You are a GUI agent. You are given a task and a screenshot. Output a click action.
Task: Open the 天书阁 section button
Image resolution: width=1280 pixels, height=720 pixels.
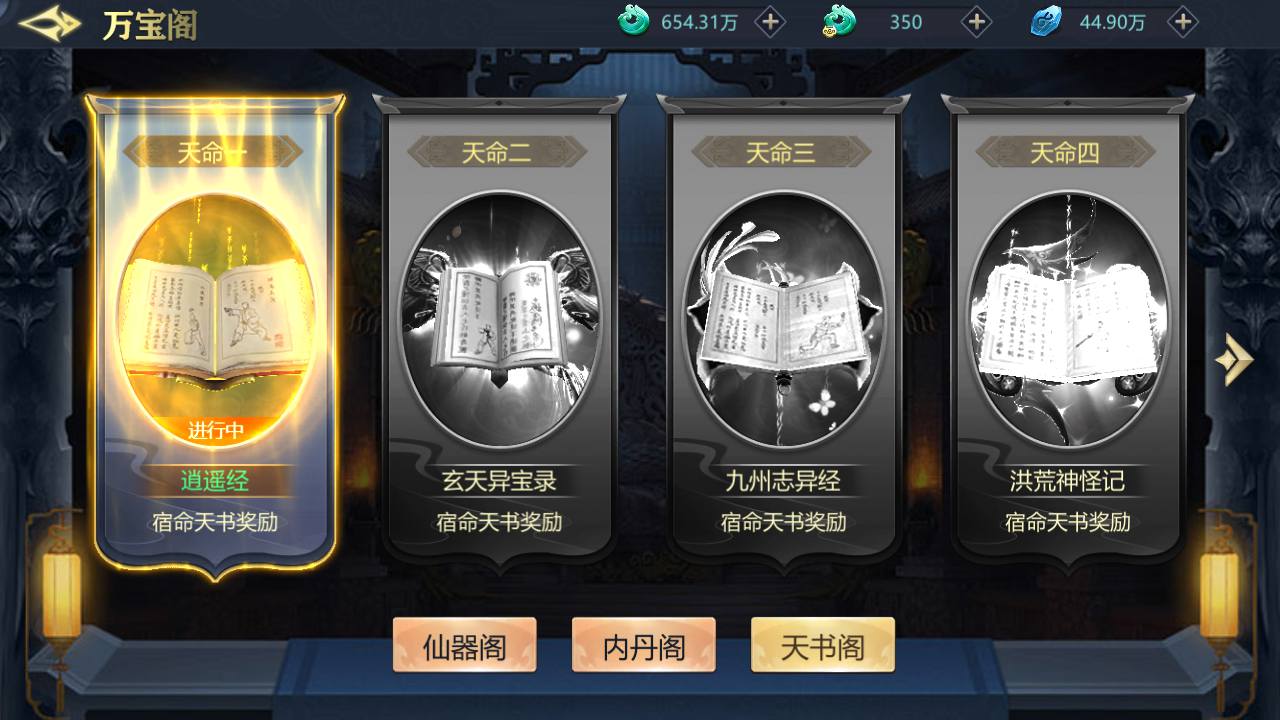click(x=822, y=645)
